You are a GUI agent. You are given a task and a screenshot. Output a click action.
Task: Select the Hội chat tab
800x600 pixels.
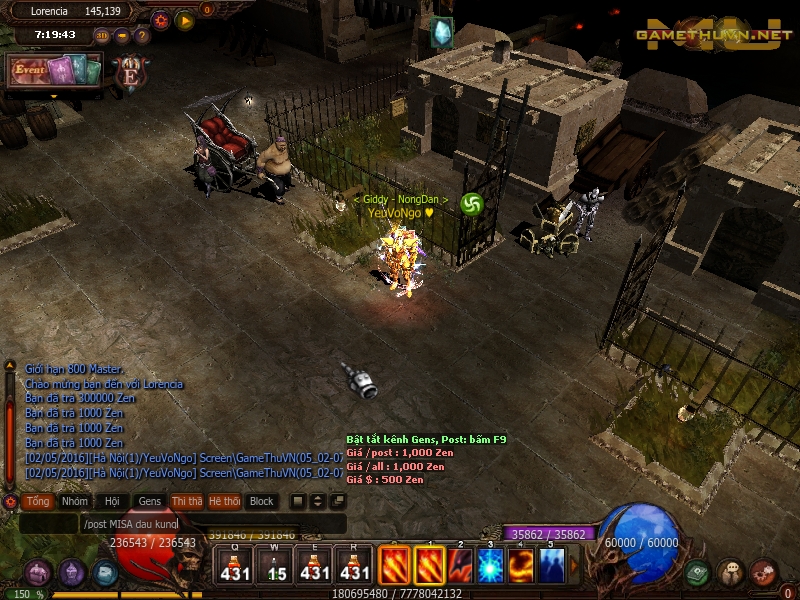[x=112, y=501]
